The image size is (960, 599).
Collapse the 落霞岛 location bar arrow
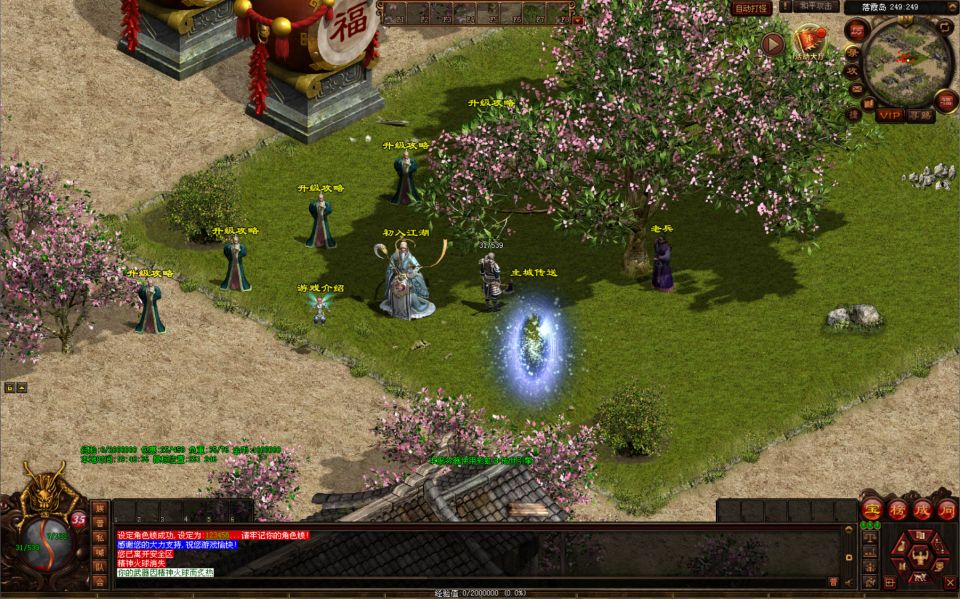pos(951,6)
